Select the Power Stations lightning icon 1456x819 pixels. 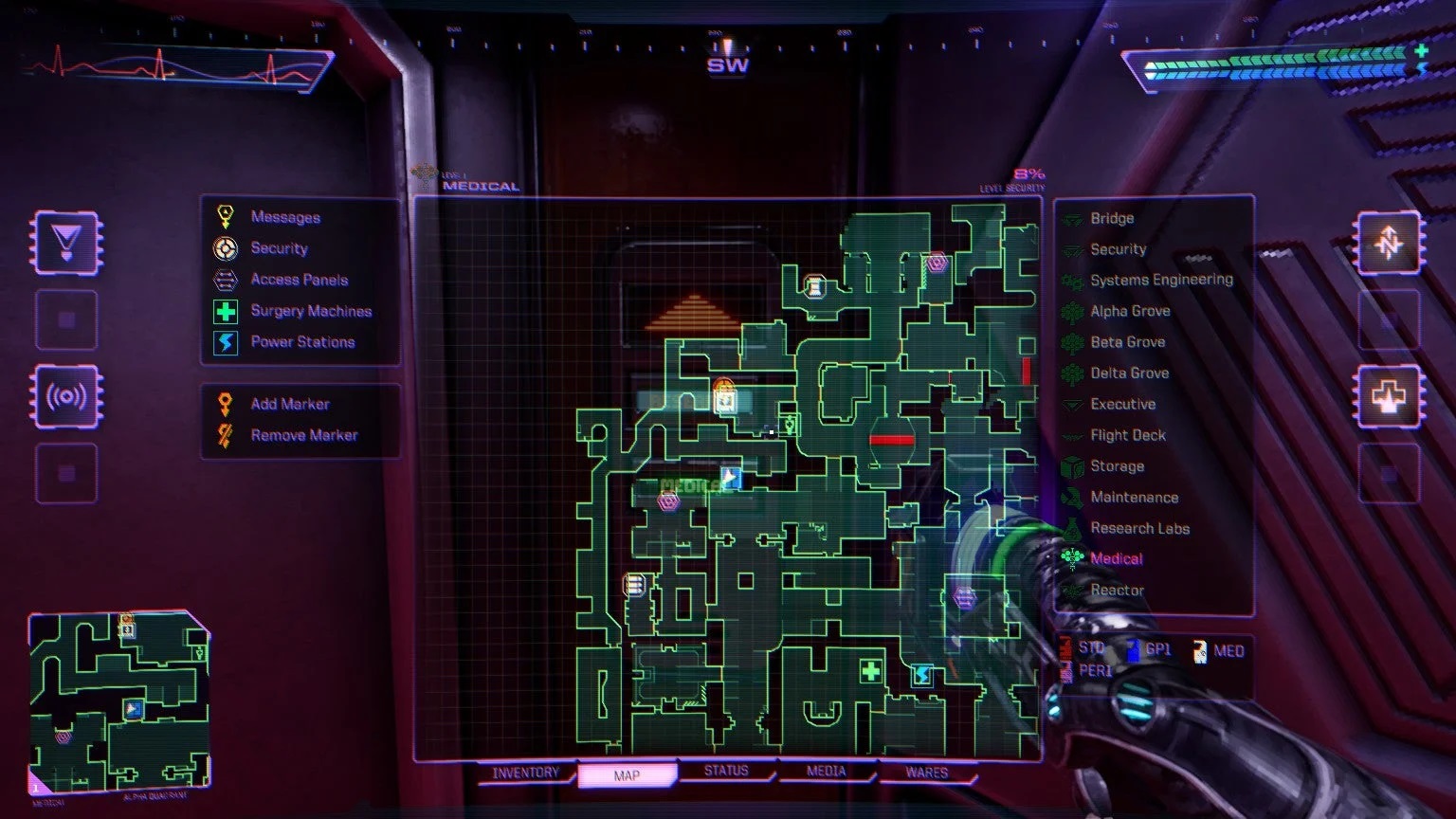(x=225, y=342)
